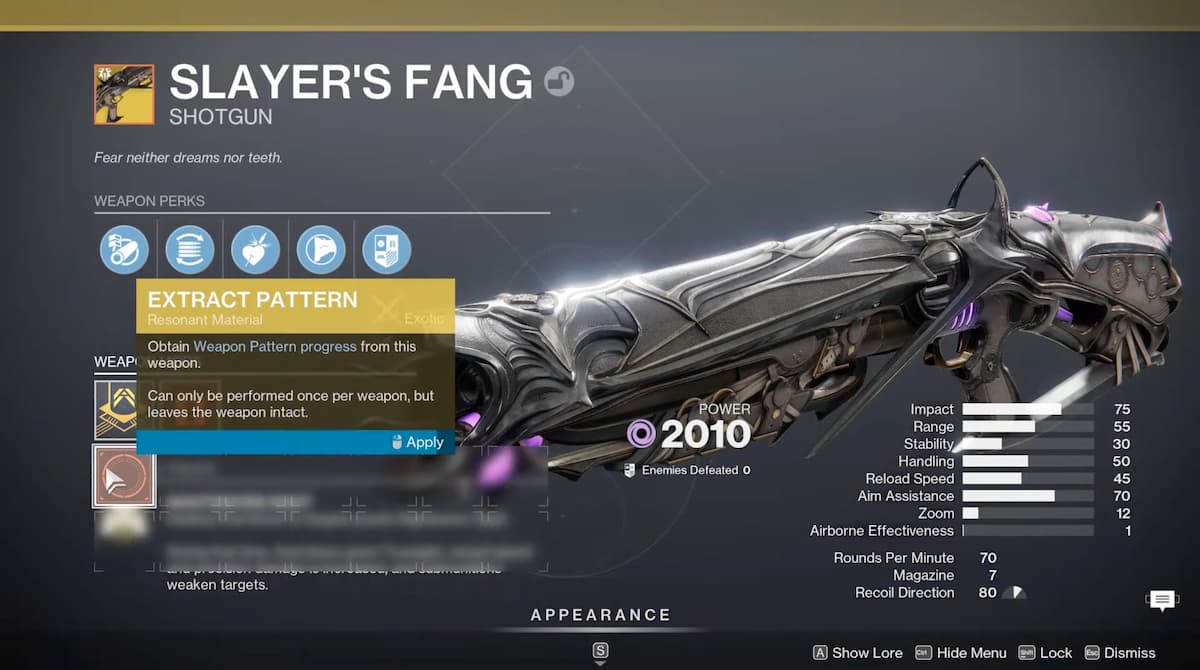Image resolution: width=1200 pixels, height=670 pixels.
Task: Choose the sparking heart-shaped perk icon
Action: tap(255, 250)
